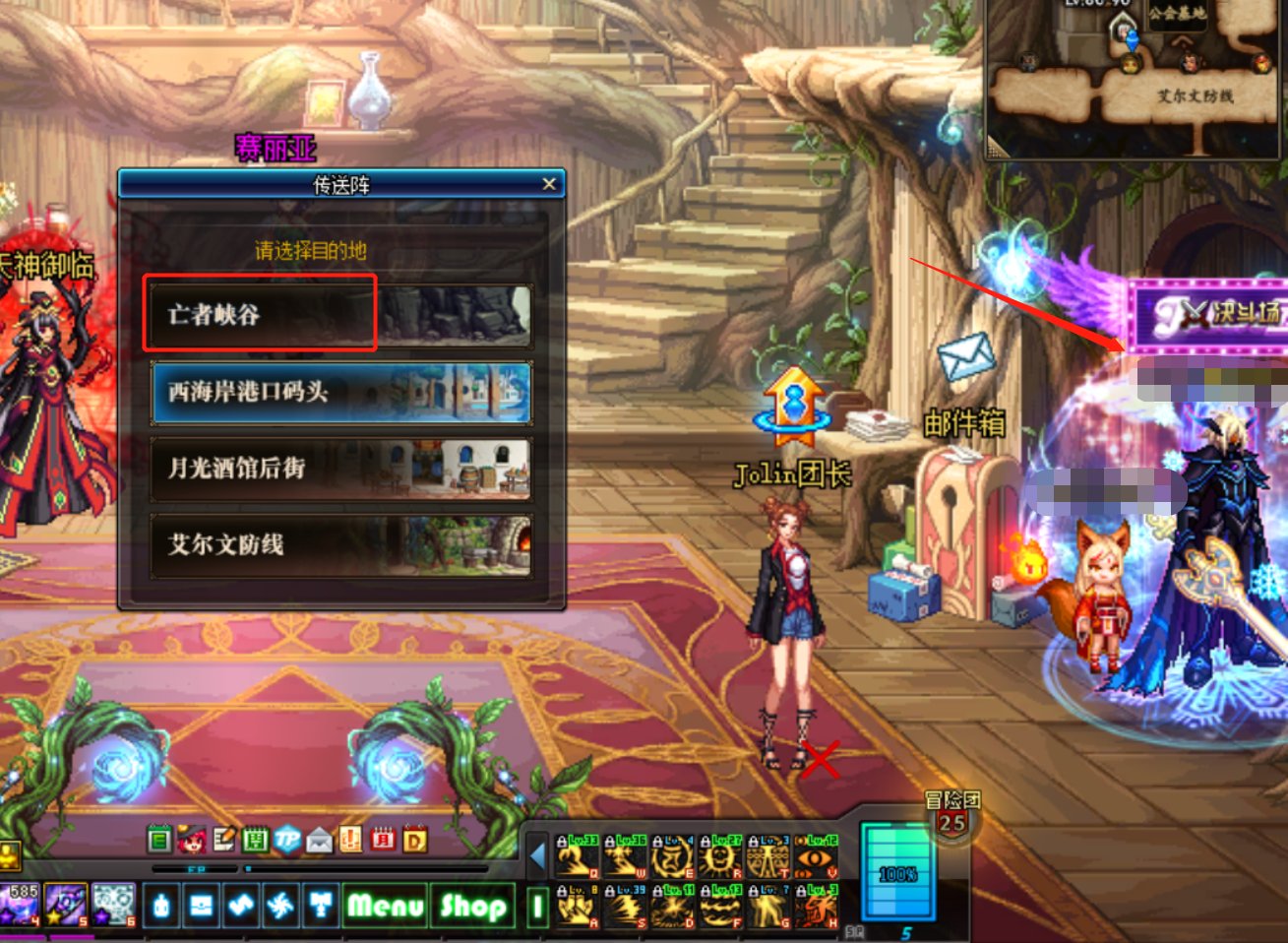
Task: Choose the 西海岸港口码头 destination
Action: tap(339, 392)
